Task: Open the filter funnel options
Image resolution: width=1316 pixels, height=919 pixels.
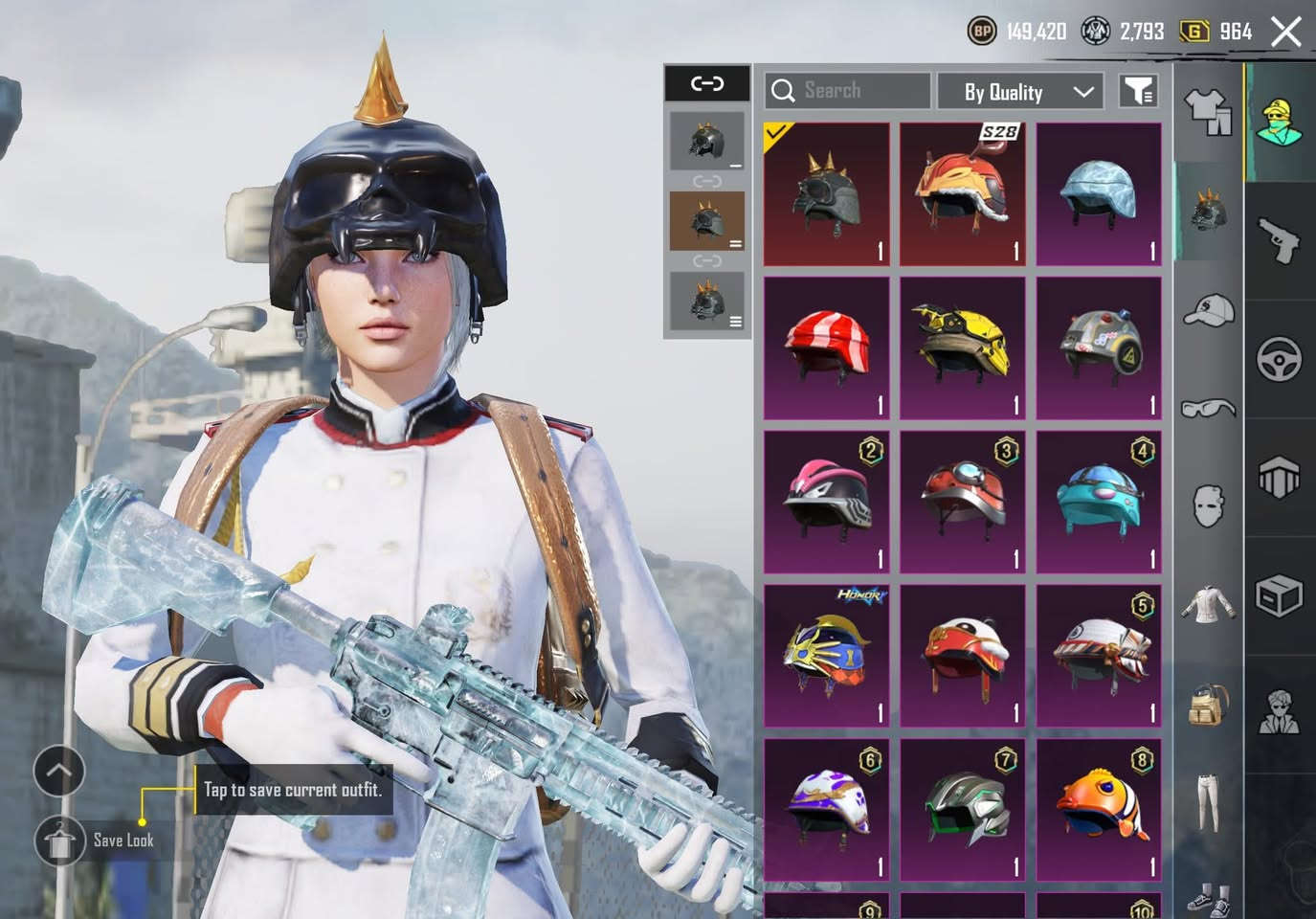Action: pyautogui.click(x=1138, y=91)
